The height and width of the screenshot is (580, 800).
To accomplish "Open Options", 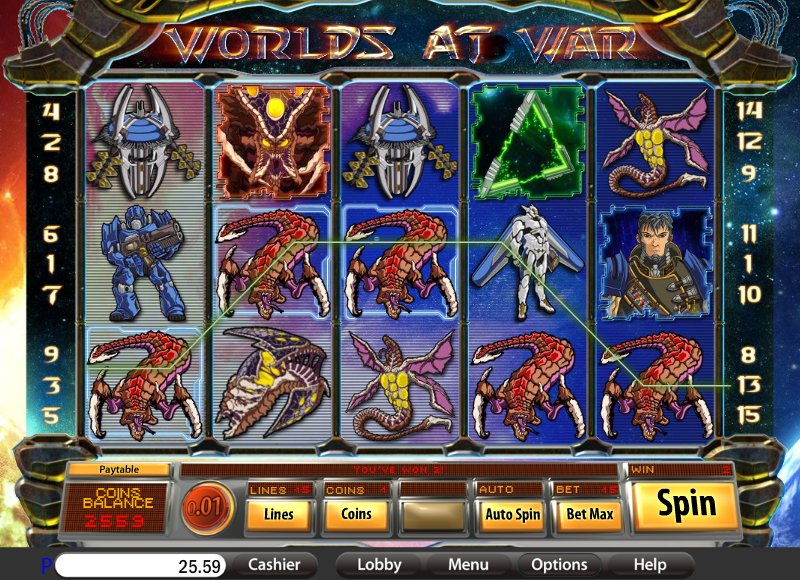I will pyautogui.click(x=558, y=565).
